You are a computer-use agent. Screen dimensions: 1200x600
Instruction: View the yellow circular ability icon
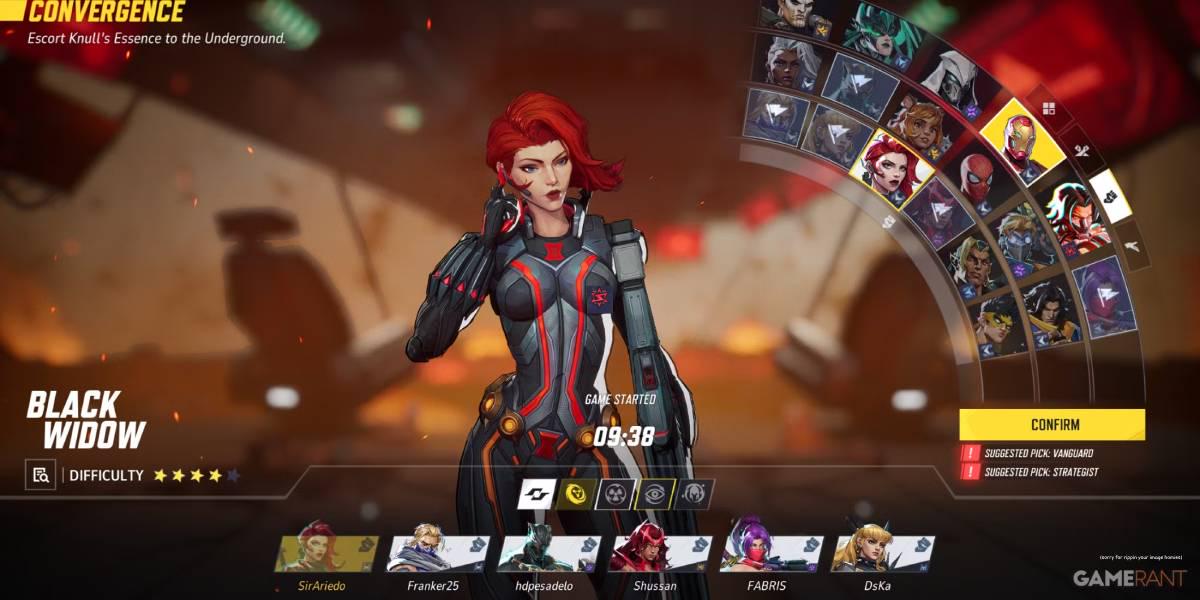click(x=576, y=493)
